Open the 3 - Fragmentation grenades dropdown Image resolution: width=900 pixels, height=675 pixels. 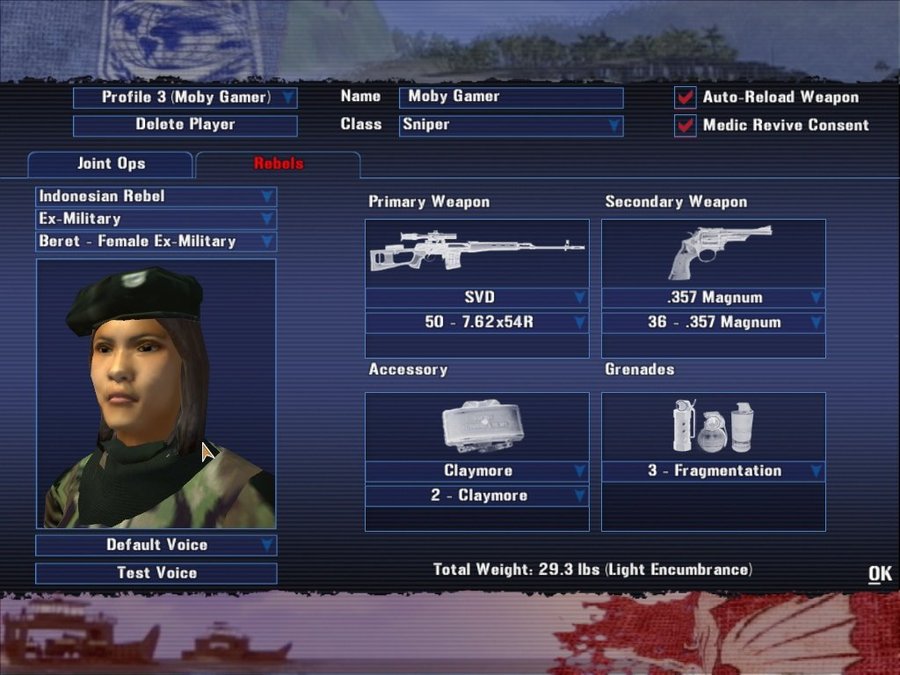(x=713, y=471)
